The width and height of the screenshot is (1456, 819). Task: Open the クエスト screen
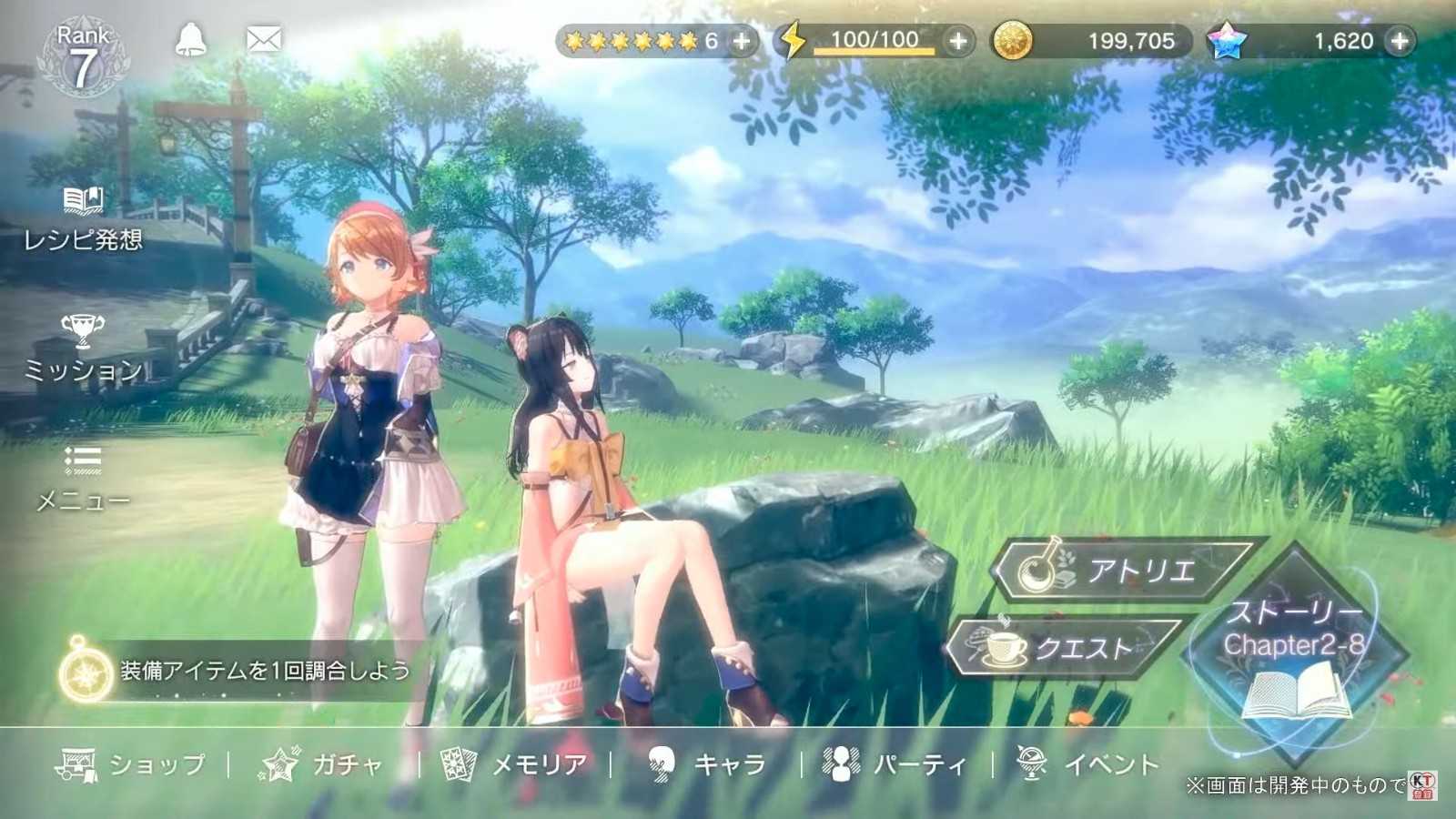(x=1065, y=648)
